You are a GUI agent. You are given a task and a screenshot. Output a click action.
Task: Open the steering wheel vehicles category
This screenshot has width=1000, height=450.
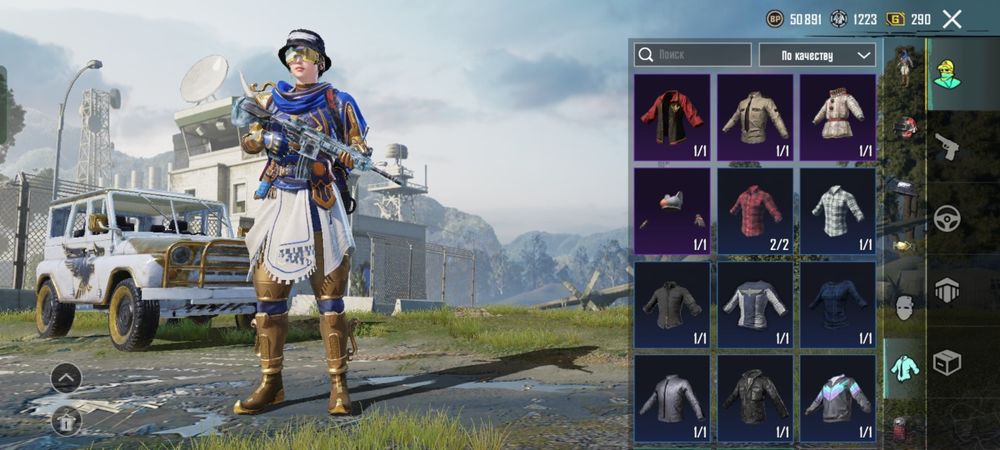[x=947, y=218]
